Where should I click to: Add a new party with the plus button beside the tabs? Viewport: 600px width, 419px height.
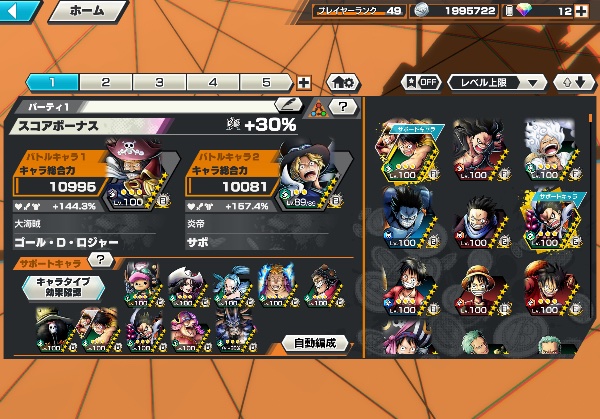tap(304, 83)
